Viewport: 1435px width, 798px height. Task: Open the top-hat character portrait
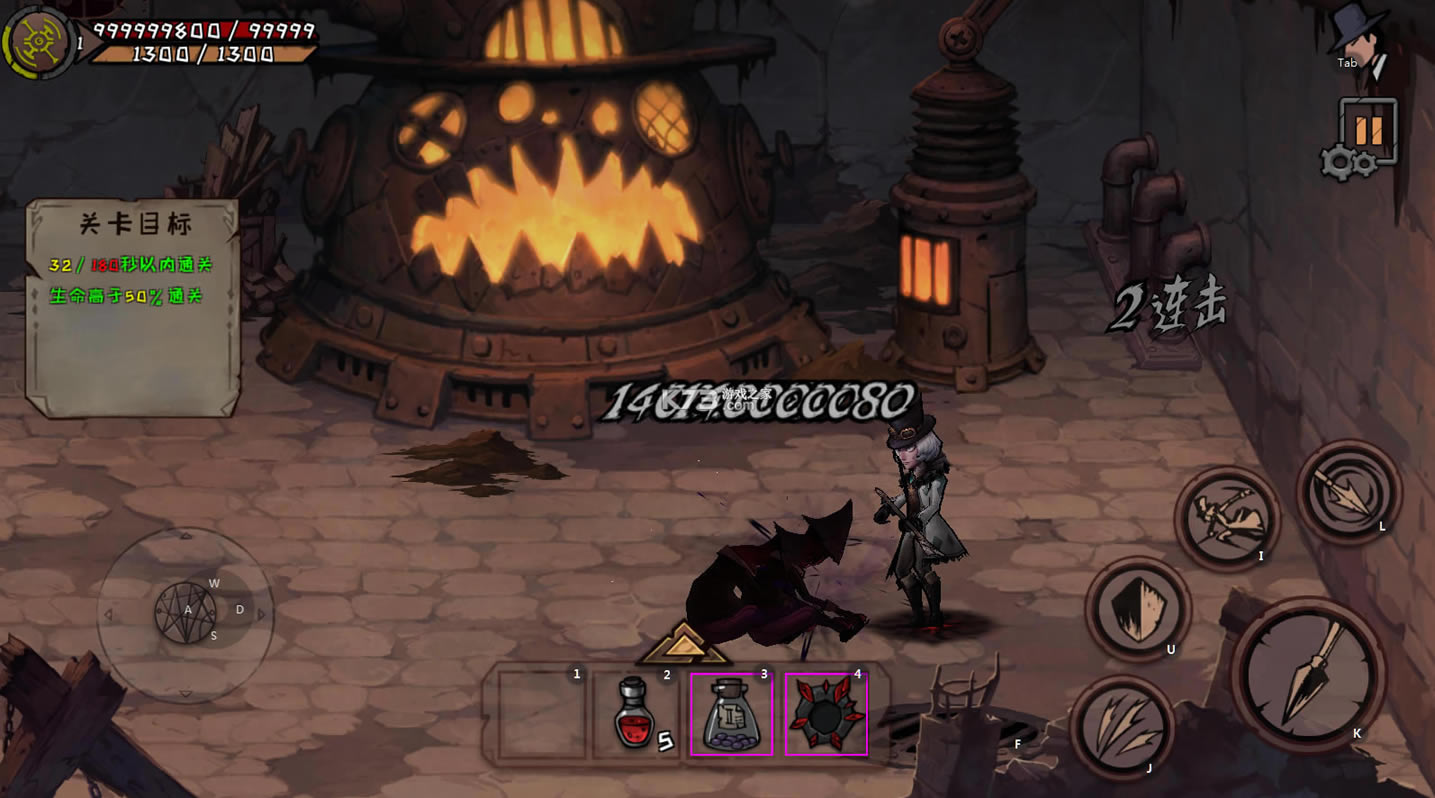tap(1358, 38)
